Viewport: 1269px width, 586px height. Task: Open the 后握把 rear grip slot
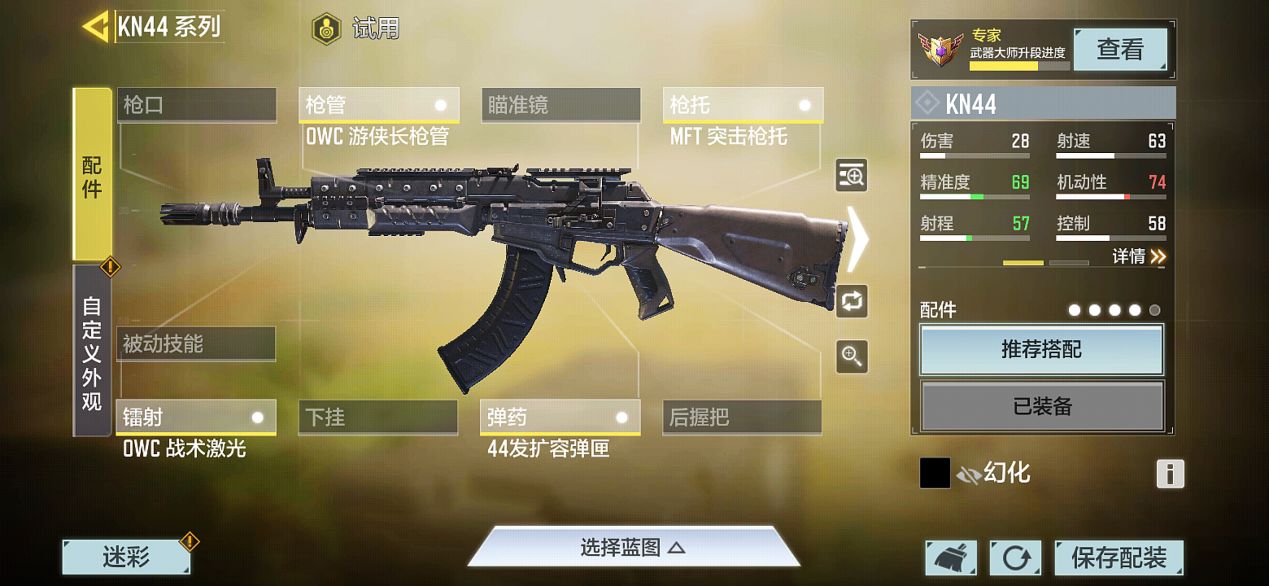point(741,417)
